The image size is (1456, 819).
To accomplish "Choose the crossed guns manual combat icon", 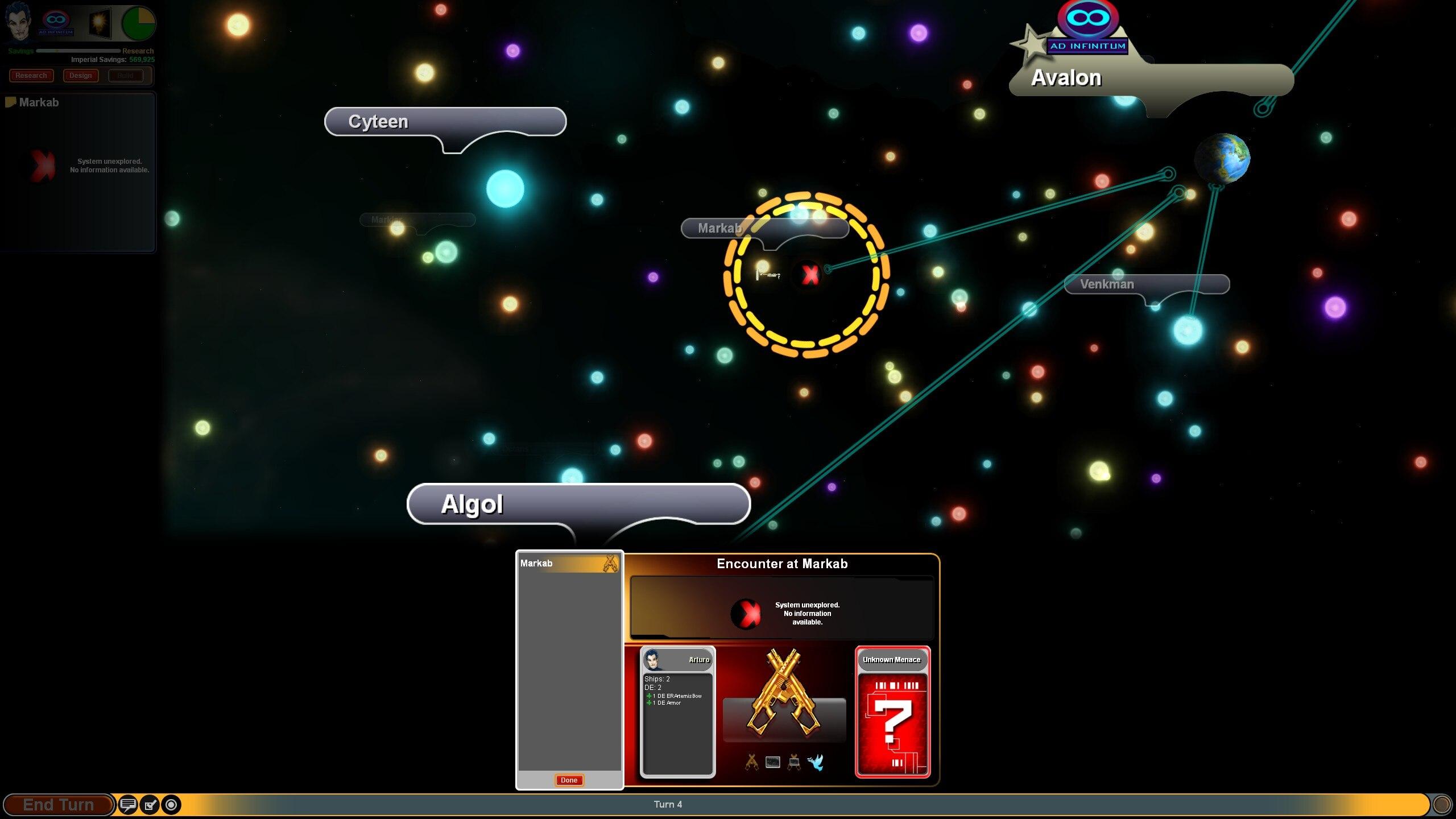I will pyautogui.click(x=751, y=762).
